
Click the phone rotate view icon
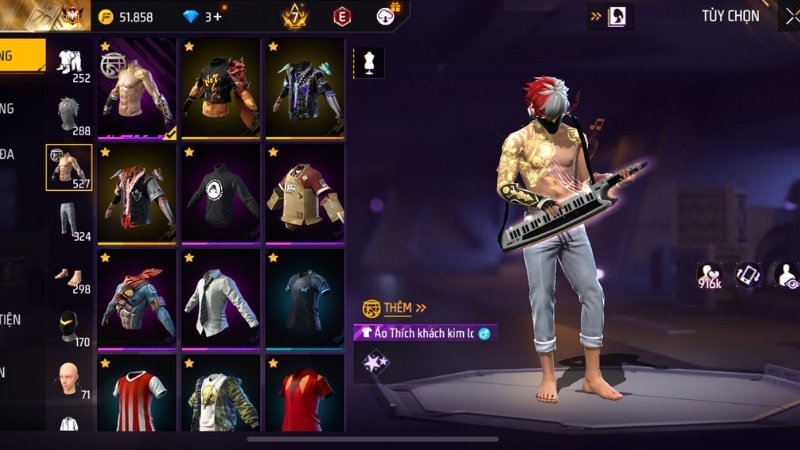[749, 274]
